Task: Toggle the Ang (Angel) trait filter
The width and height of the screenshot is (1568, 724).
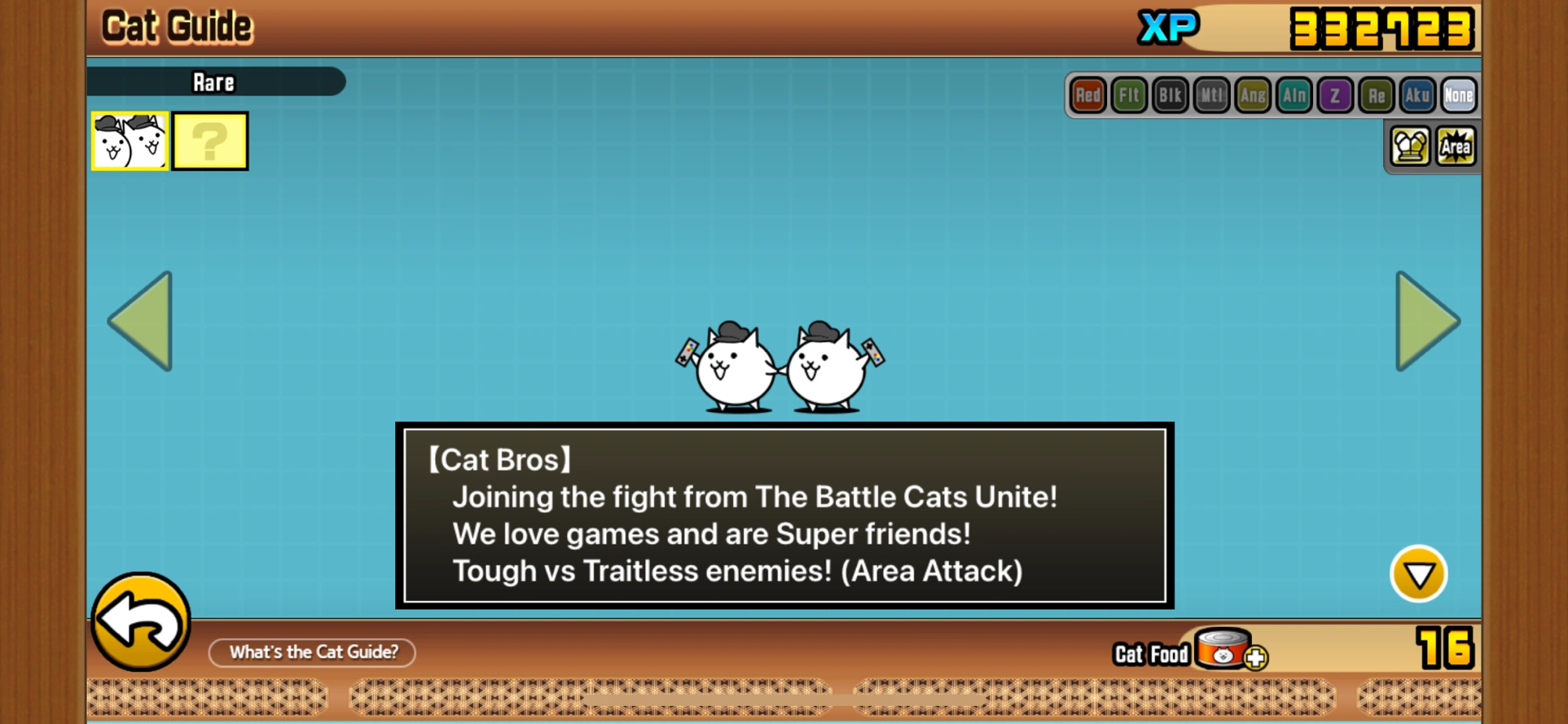Action: pos(1251,96)
